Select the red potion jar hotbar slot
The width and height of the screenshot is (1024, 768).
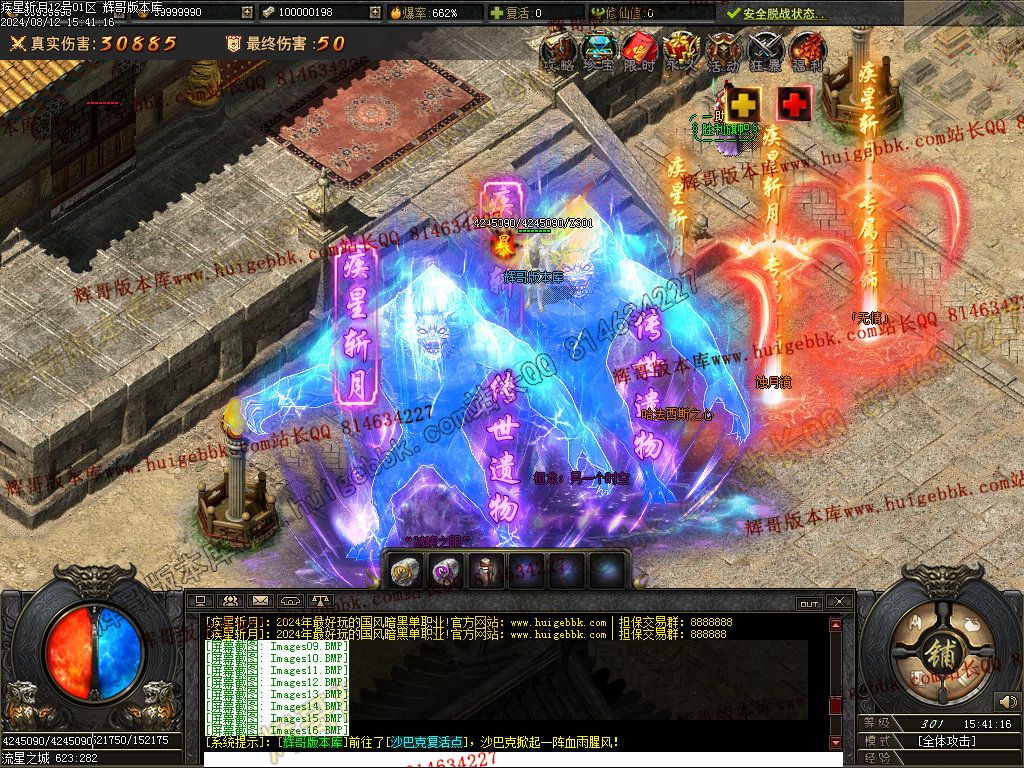point(486,571)
